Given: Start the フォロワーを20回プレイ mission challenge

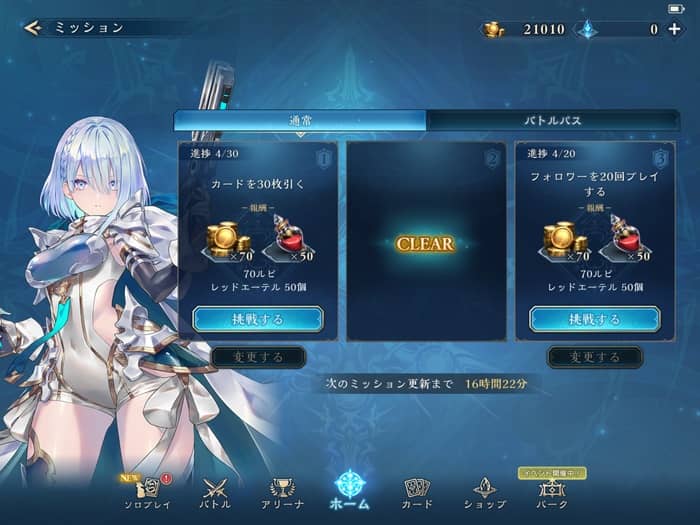Looking at the screenshot, I should tap(595, 319).
